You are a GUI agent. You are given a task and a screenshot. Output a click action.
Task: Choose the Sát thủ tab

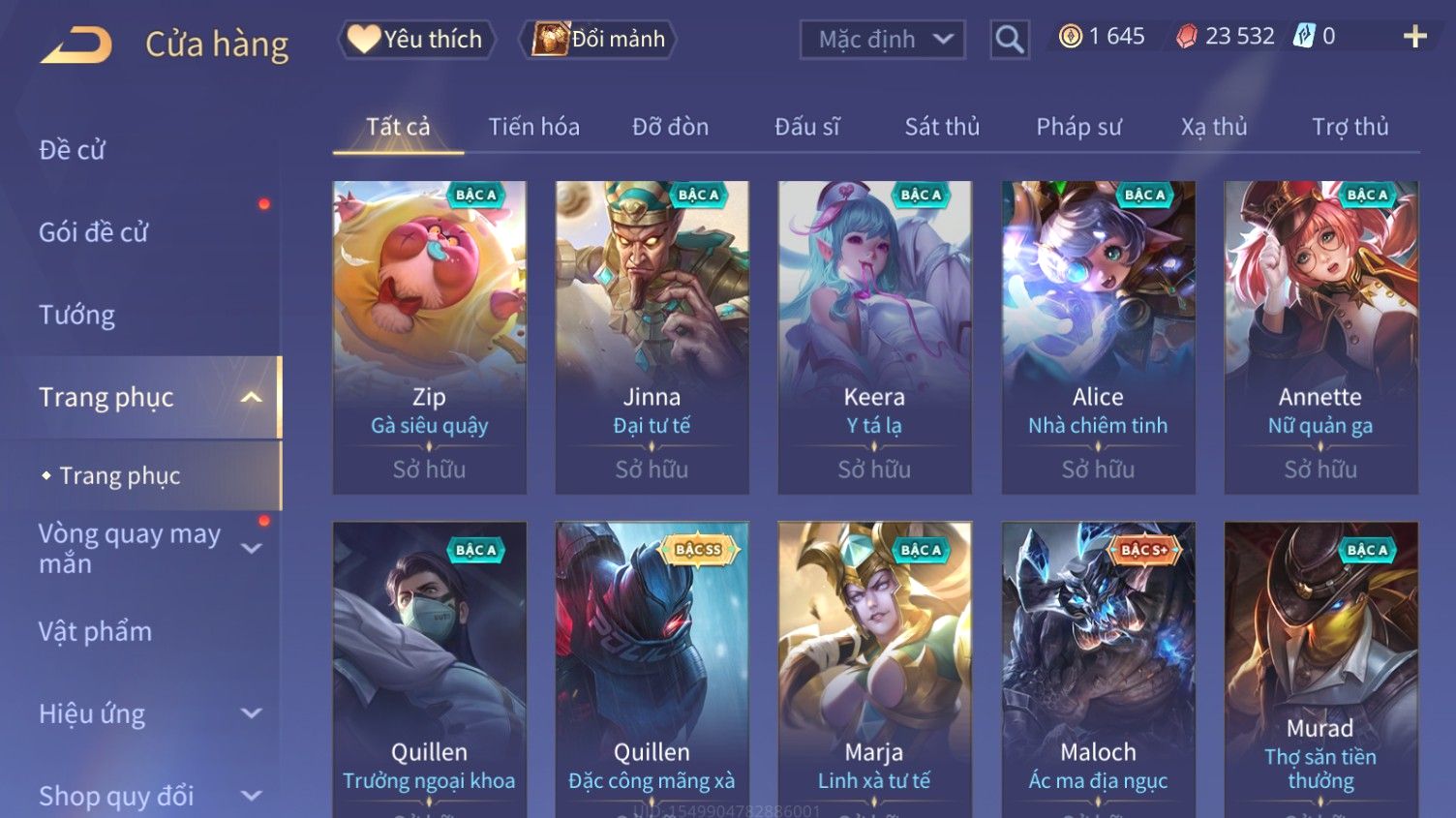pyautogui.click(x=942, y=127)
